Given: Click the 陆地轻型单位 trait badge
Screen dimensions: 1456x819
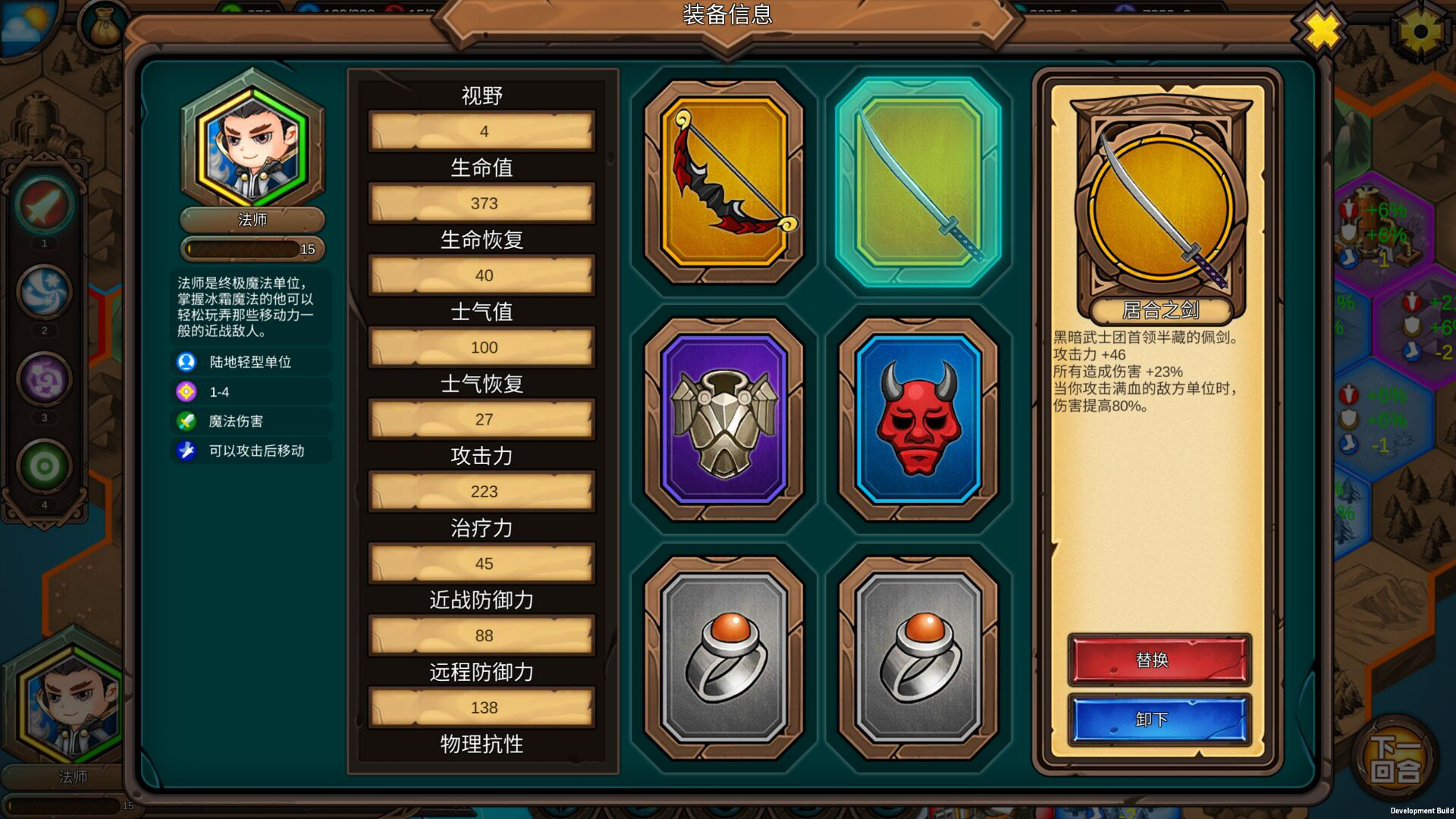Looking at the screenshot, I should coord(252,362).
